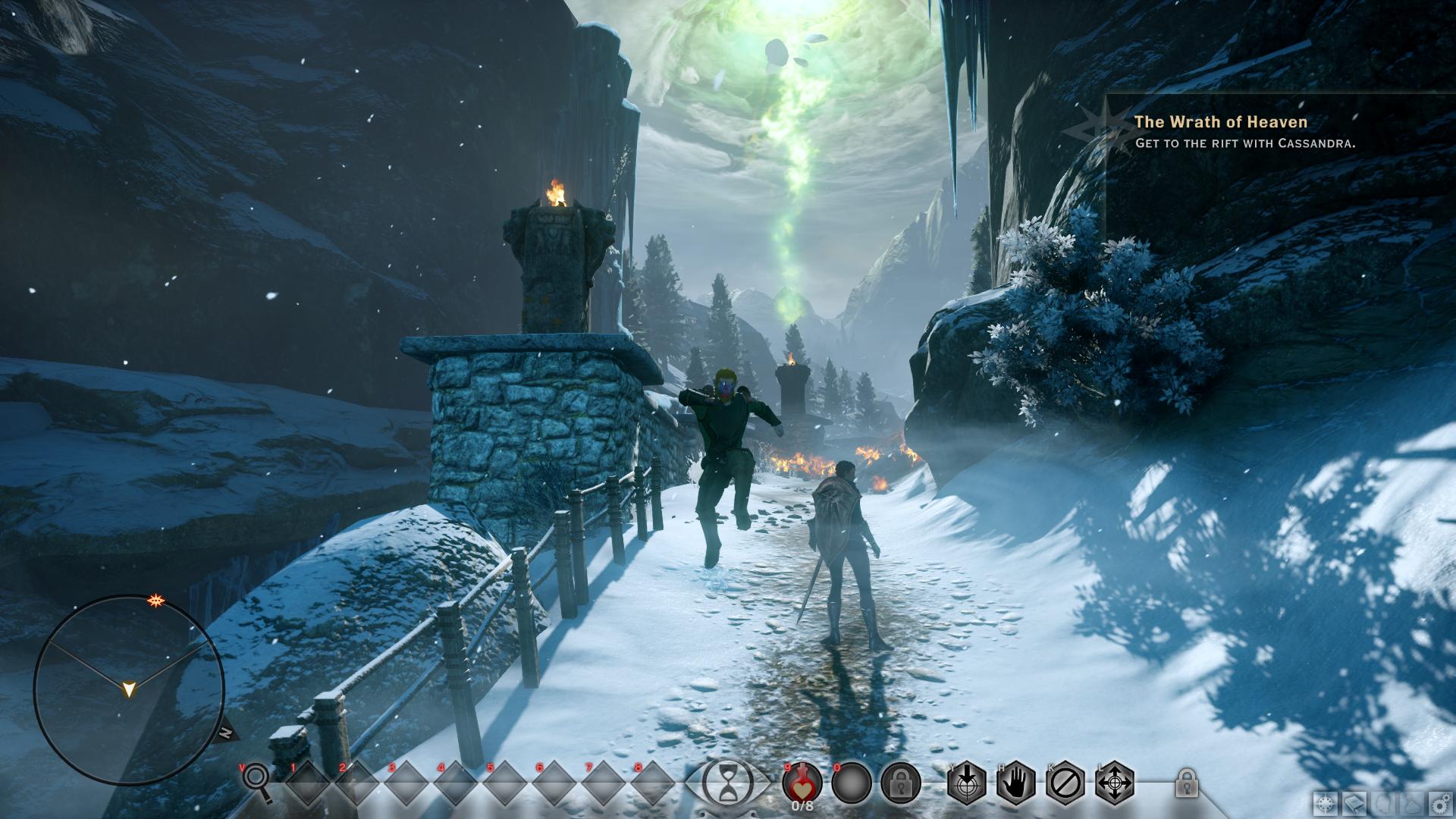Activate the four-arrow crosshair move command
The width and height of the screenshot is (1456, 819).
[x=1116, y=782]
